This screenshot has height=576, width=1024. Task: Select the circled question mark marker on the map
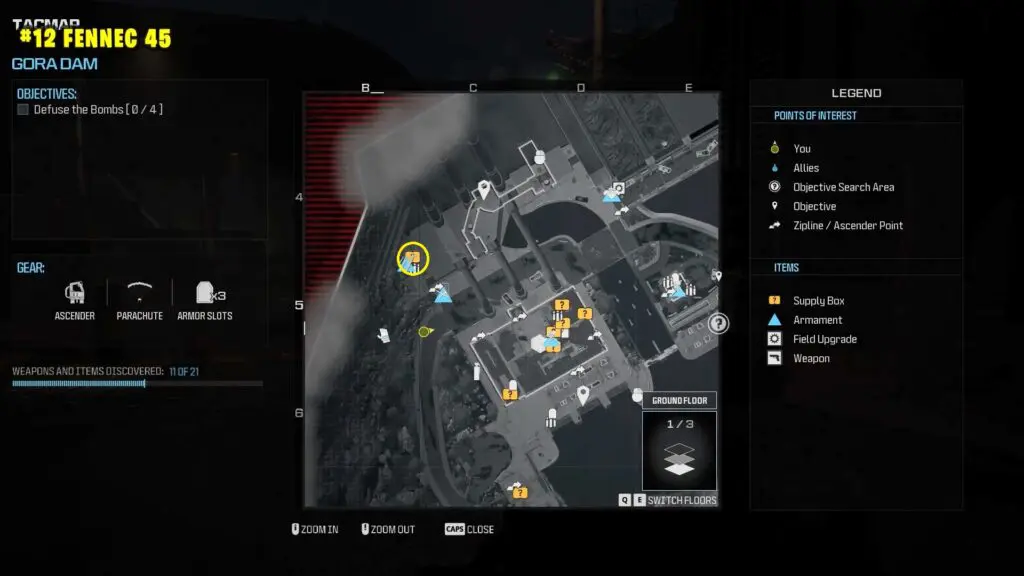[718, 323]
